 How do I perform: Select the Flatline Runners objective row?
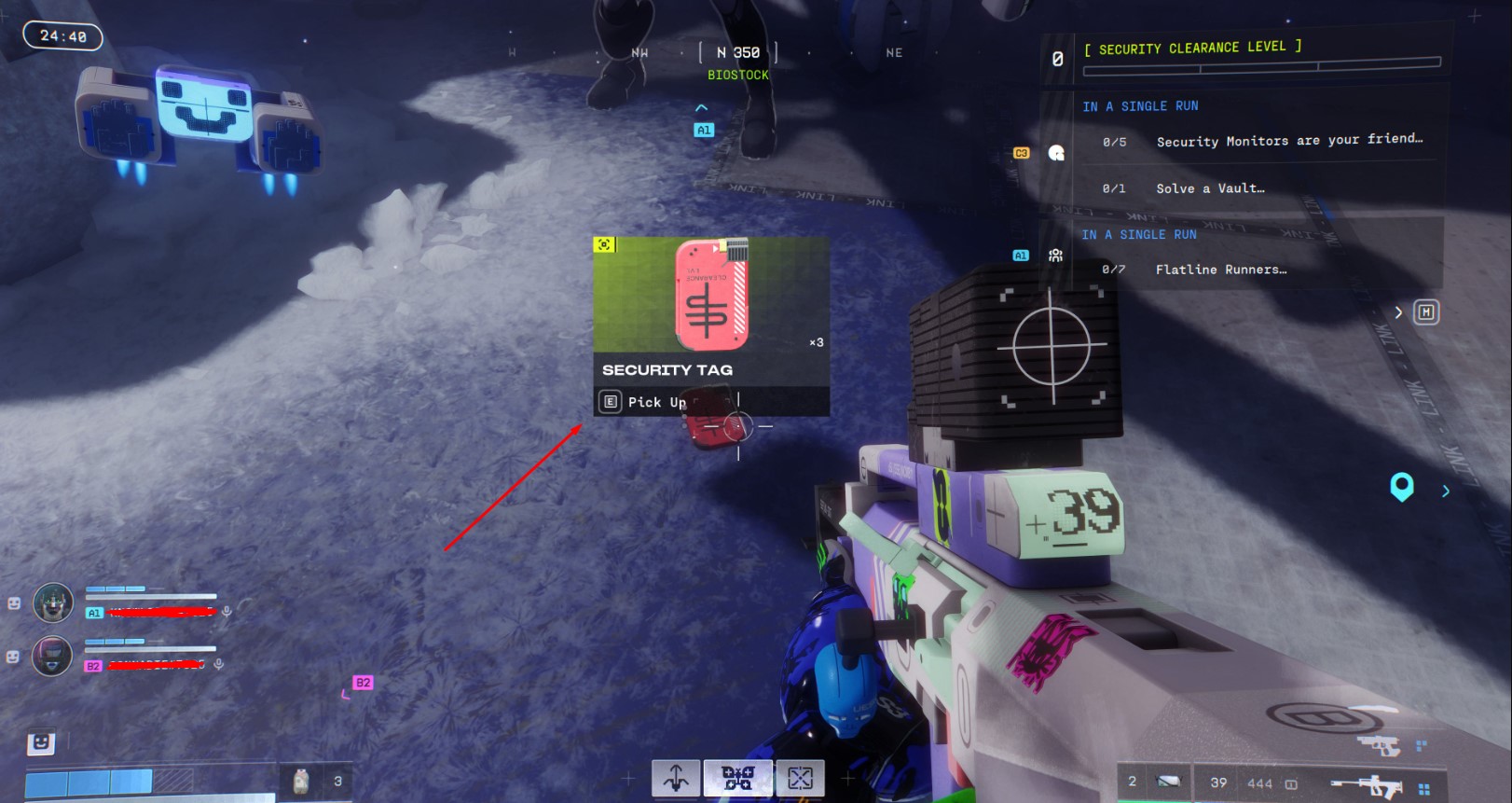click(x=1220, y=270)
